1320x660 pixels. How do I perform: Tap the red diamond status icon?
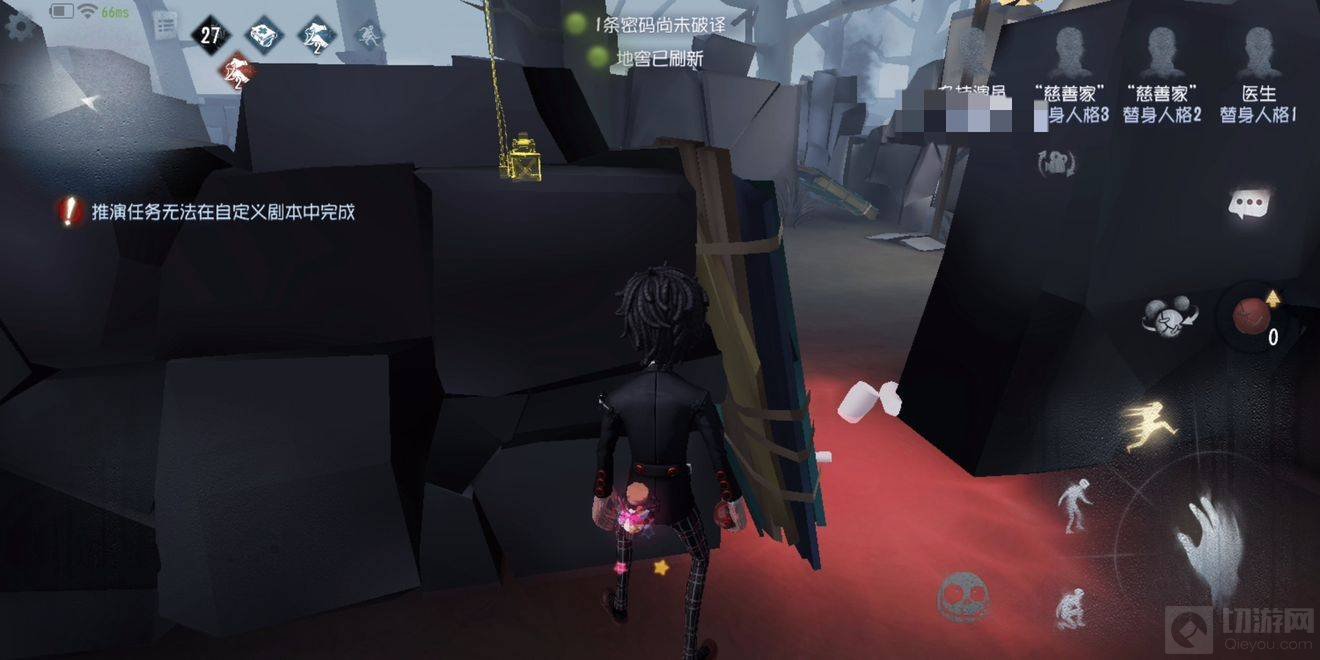pos(238,72)
